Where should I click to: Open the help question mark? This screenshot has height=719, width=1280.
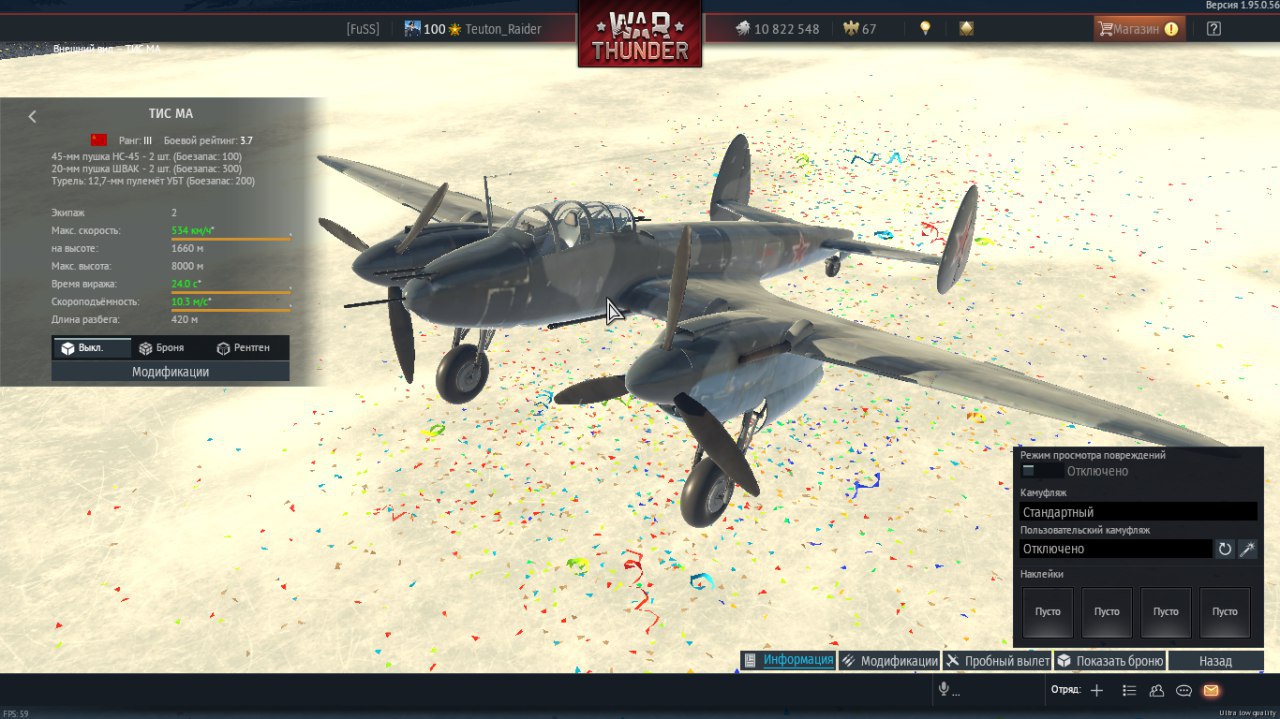(1213, 29)
